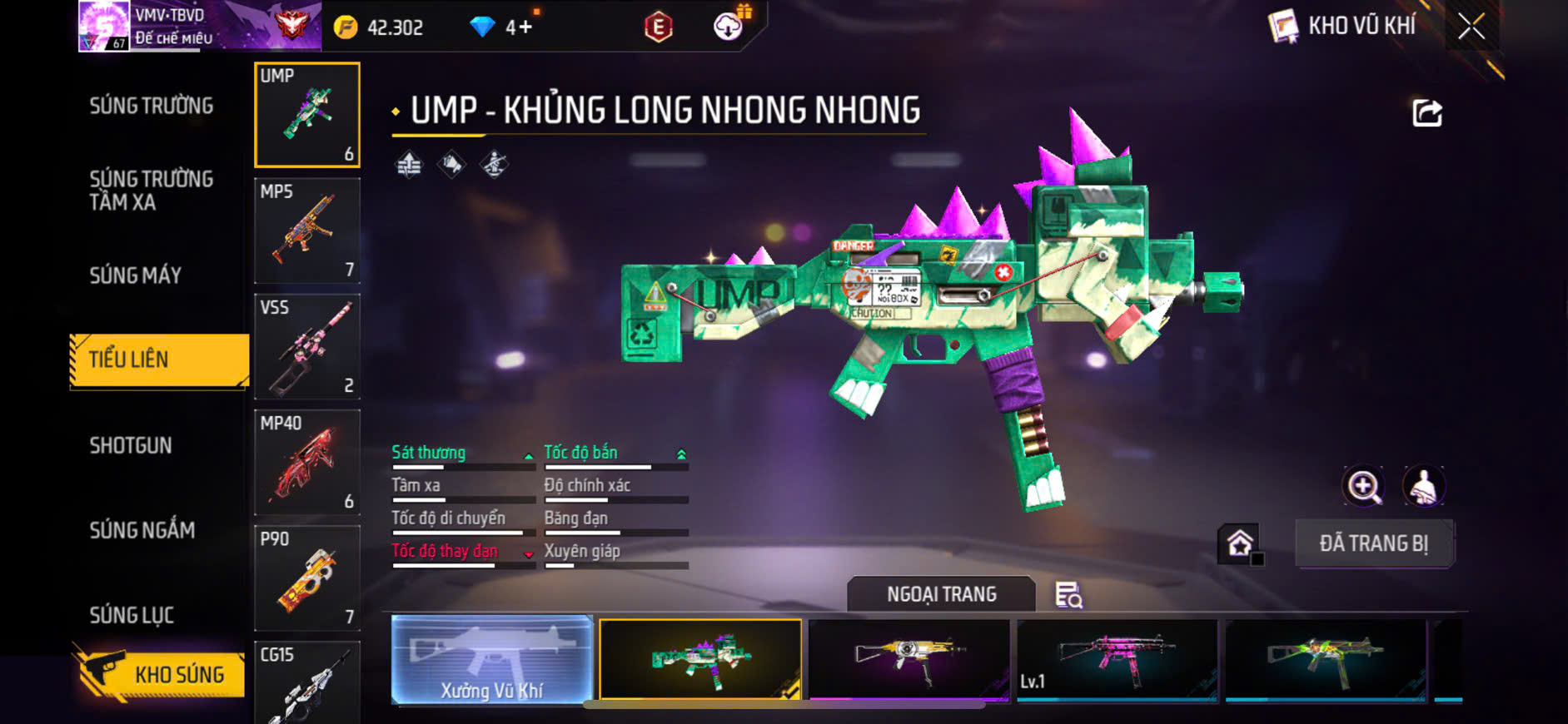Open the Súng Lục category

click(x=132, y=615)
